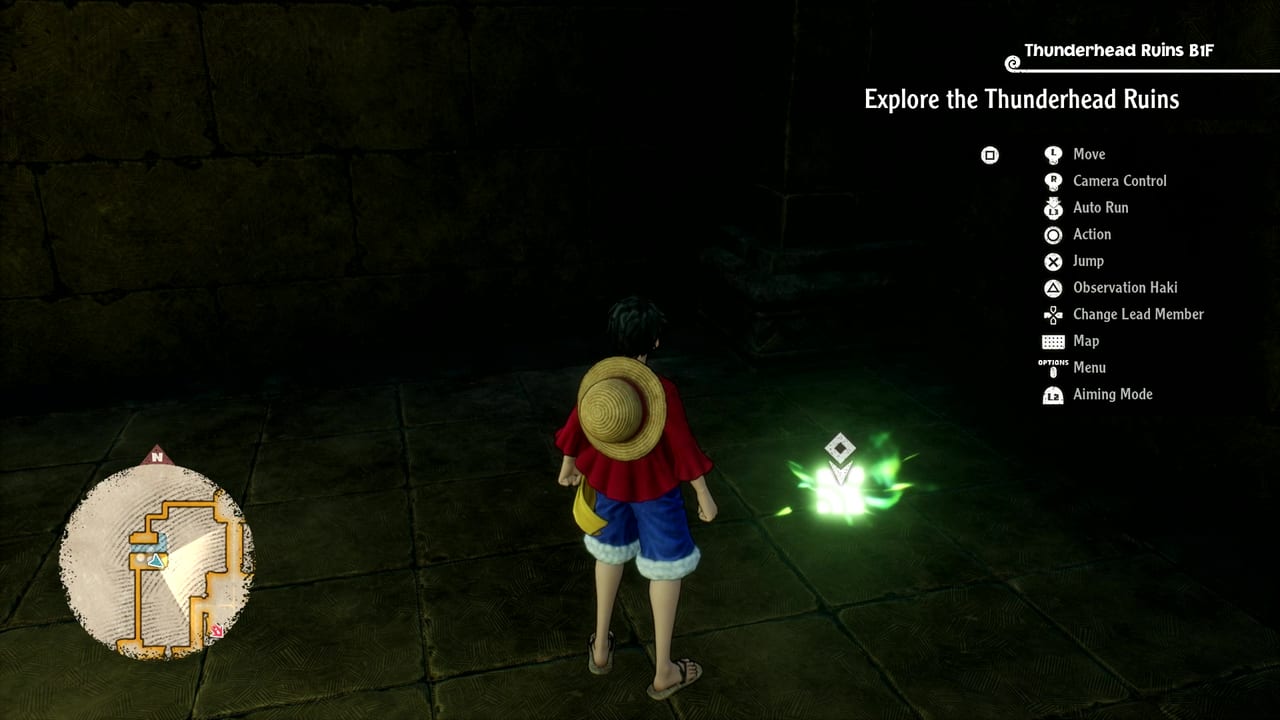The image size is (1280, 720).
Task: Click the L2 Aiming Mode icon
Action: tap(1053, 395)
